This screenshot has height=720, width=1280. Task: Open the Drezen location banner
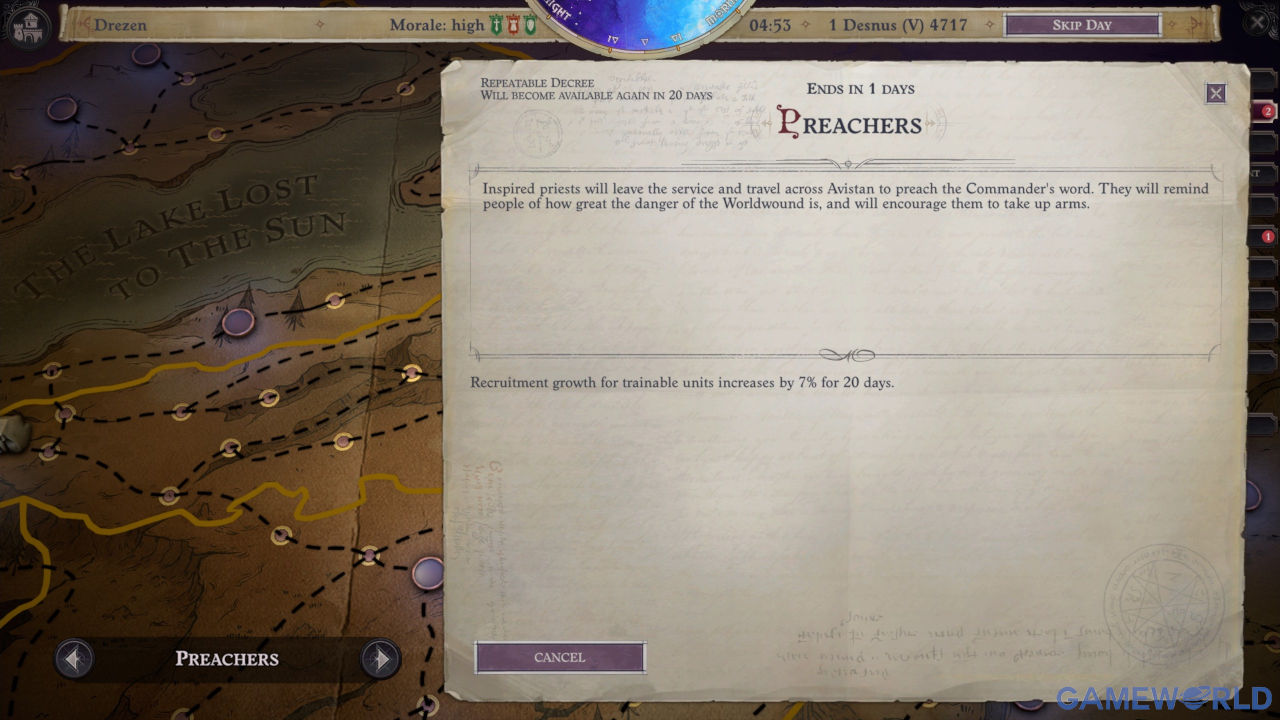tap(120, 24)
